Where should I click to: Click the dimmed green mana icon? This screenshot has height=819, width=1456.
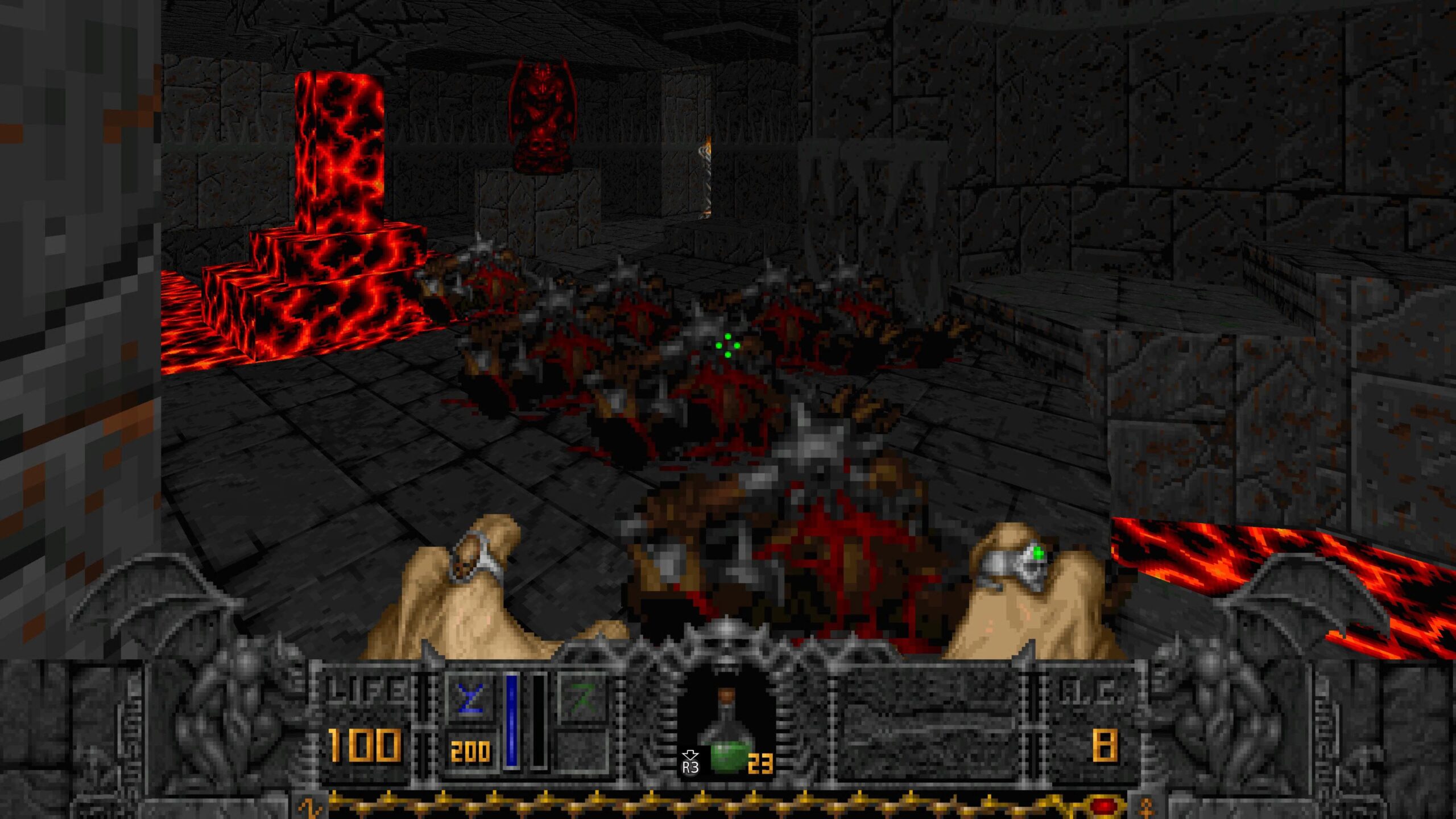(x=582, y=698)
